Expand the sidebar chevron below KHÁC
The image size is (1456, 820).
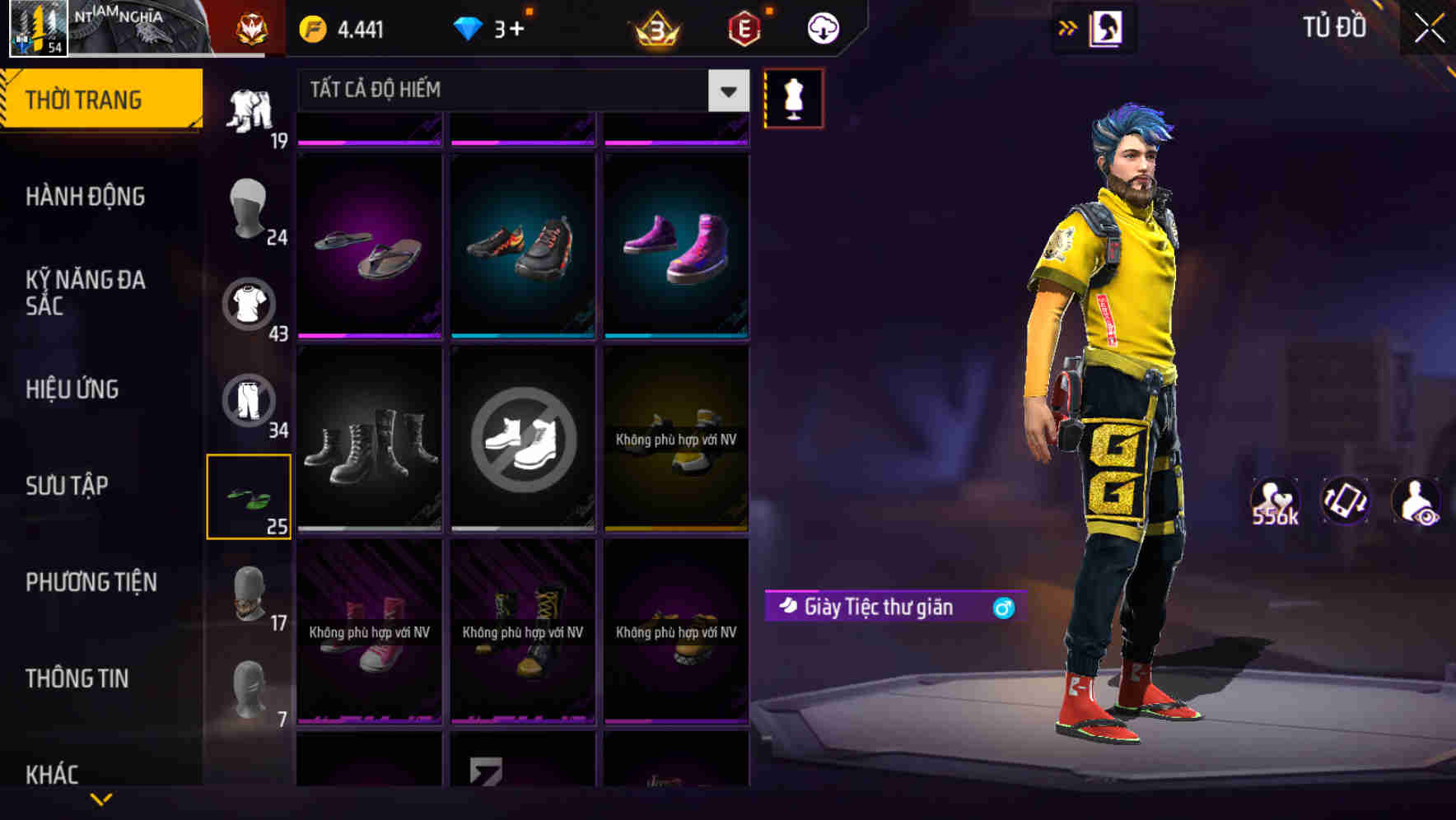click(x=101, y=797)
